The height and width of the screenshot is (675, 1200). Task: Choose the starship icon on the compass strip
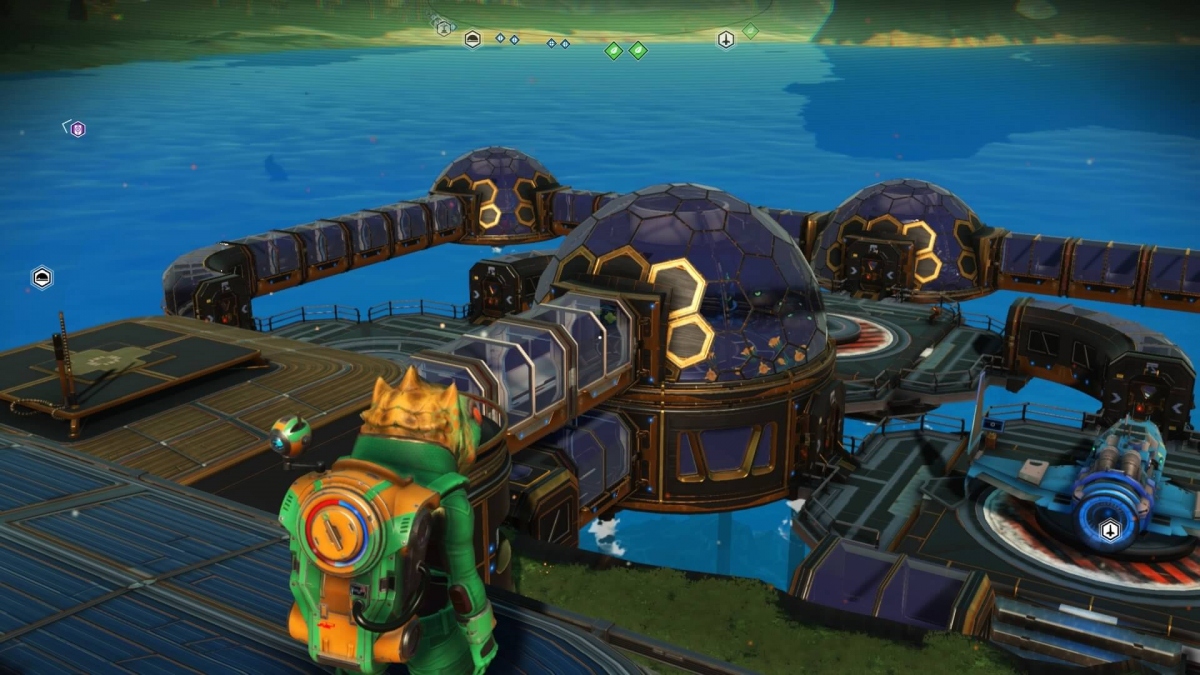point(726,40)
